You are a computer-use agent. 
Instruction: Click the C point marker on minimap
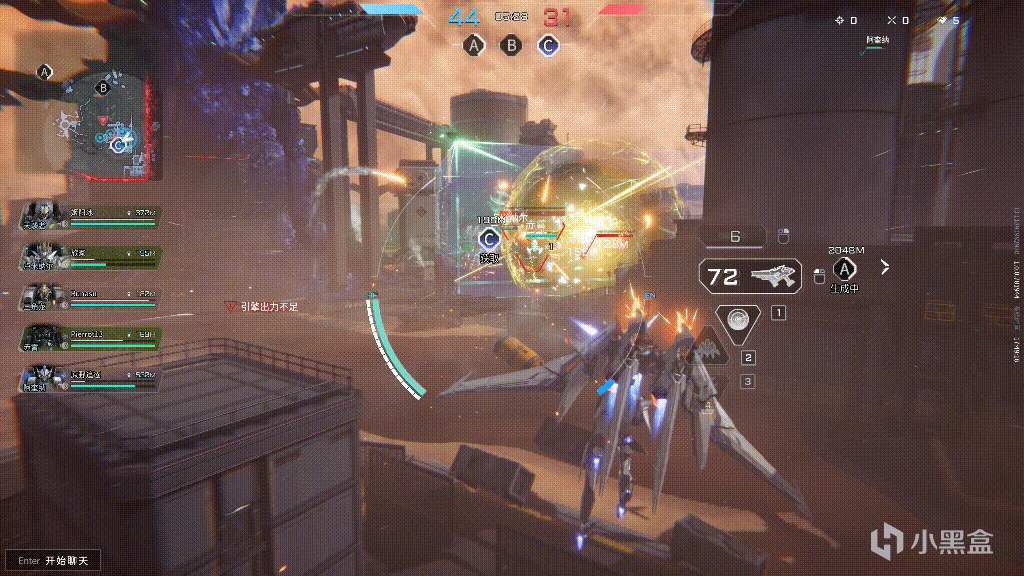coord(119,146)
